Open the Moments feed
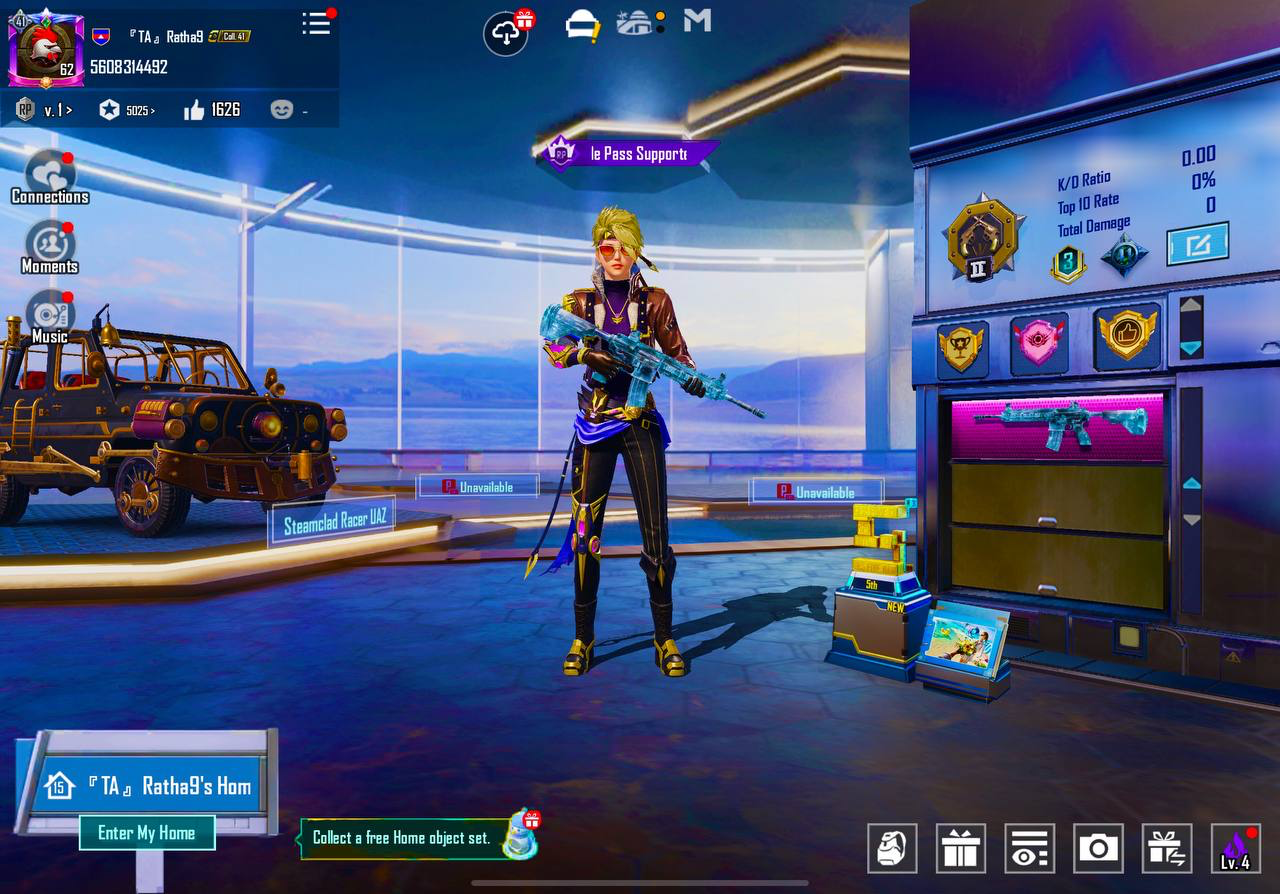The height and width of the screenshot is (894, 1280). (49, 247)
